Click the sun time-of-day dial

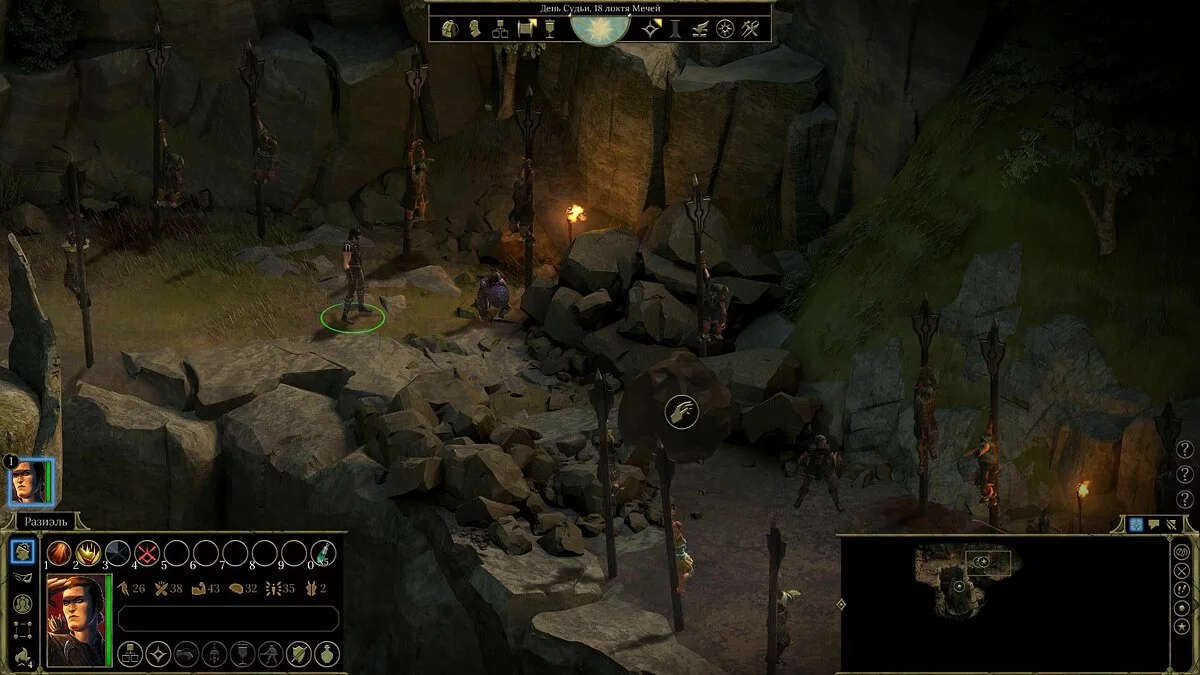pyautogui.click(x=601, y=26)
